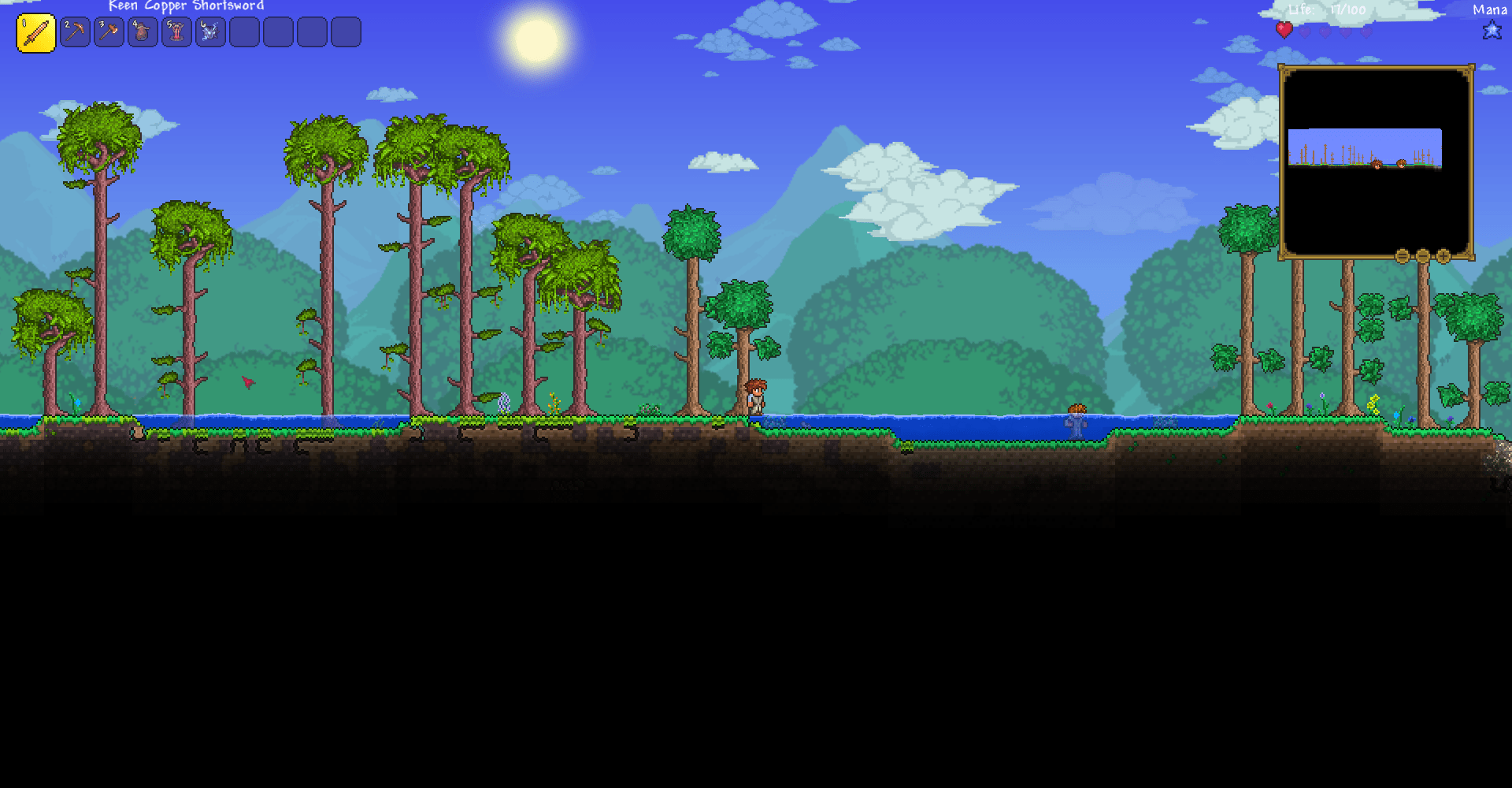Select the blue item in hotbar slot 6
Screen dimensions: 1512x788
[x=211, y=32]
